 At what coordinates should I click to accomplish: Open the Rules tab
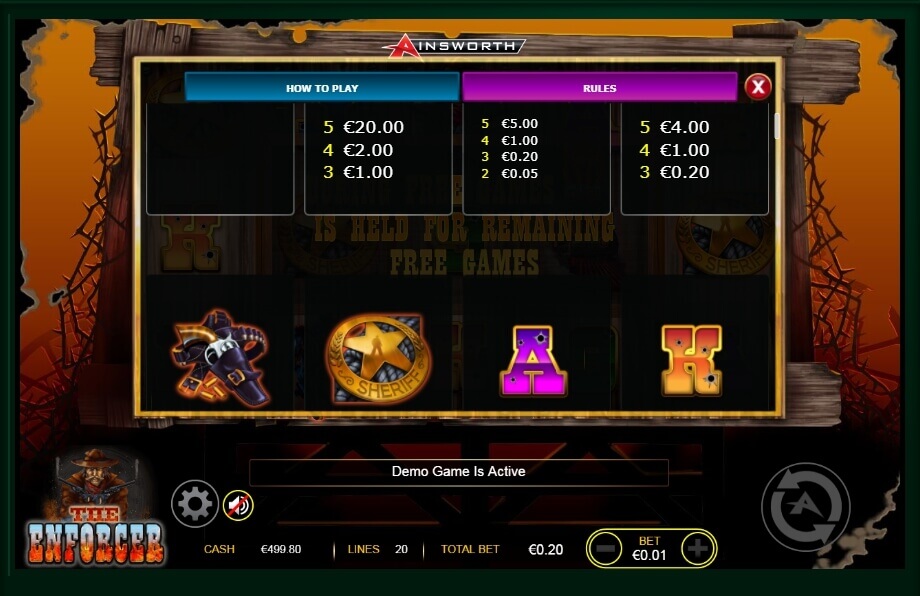point(599,88)
